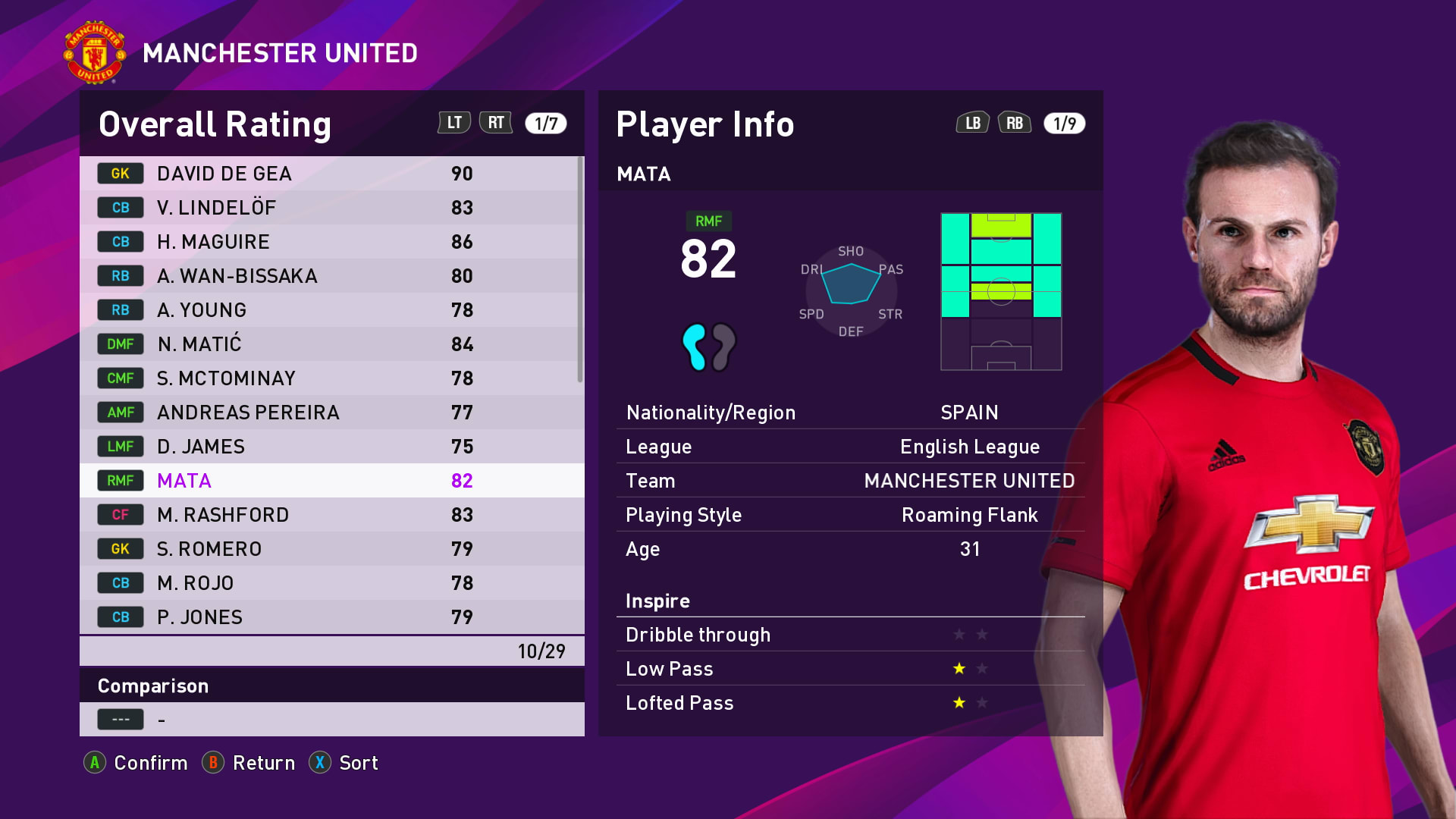Select N. Matić's row
Screen dimensions: 1456x819
[x=331, y=344]
